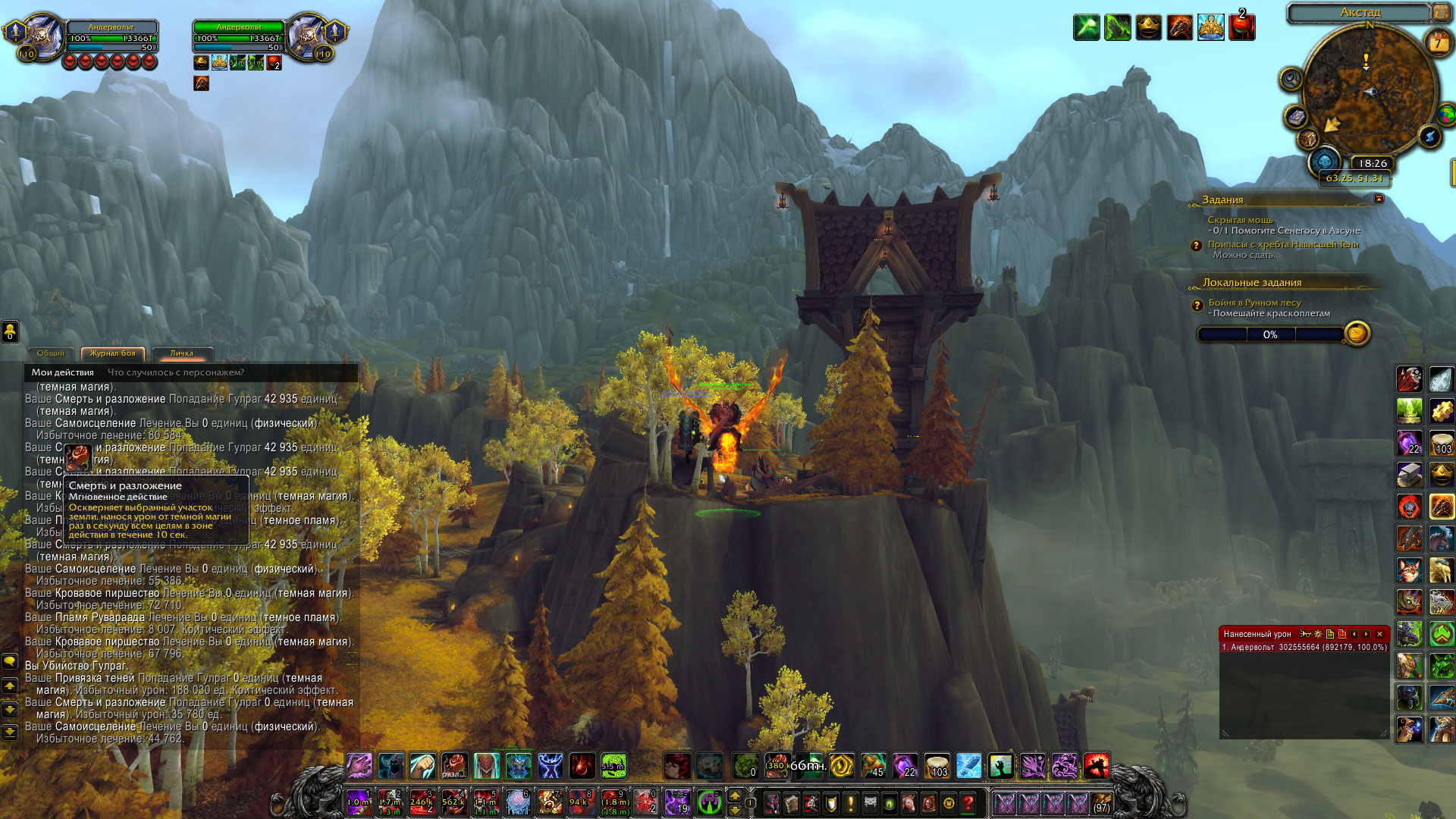
Task: Close the Нанесенный урон damage meter window
Action: (1379, 634)
